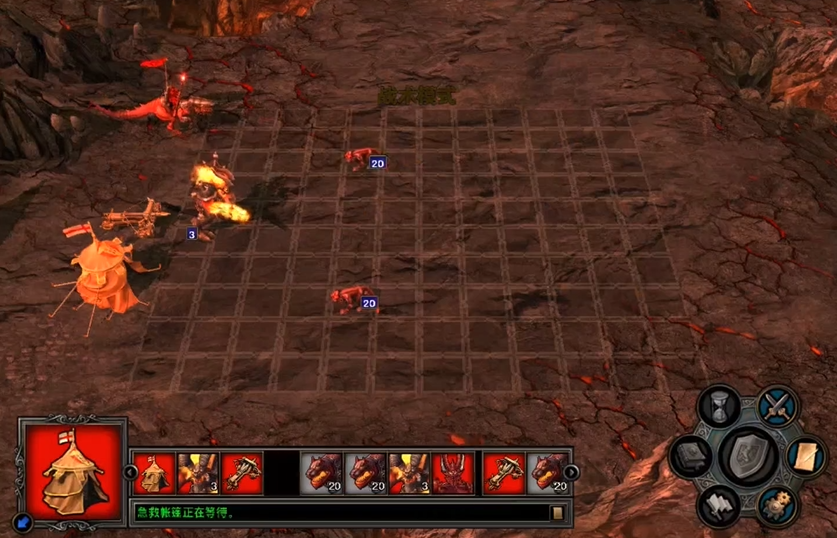Screen dimensions: 837x538
Task: Select the small tent icon in the initiative bar
Action: pos(154,472)
